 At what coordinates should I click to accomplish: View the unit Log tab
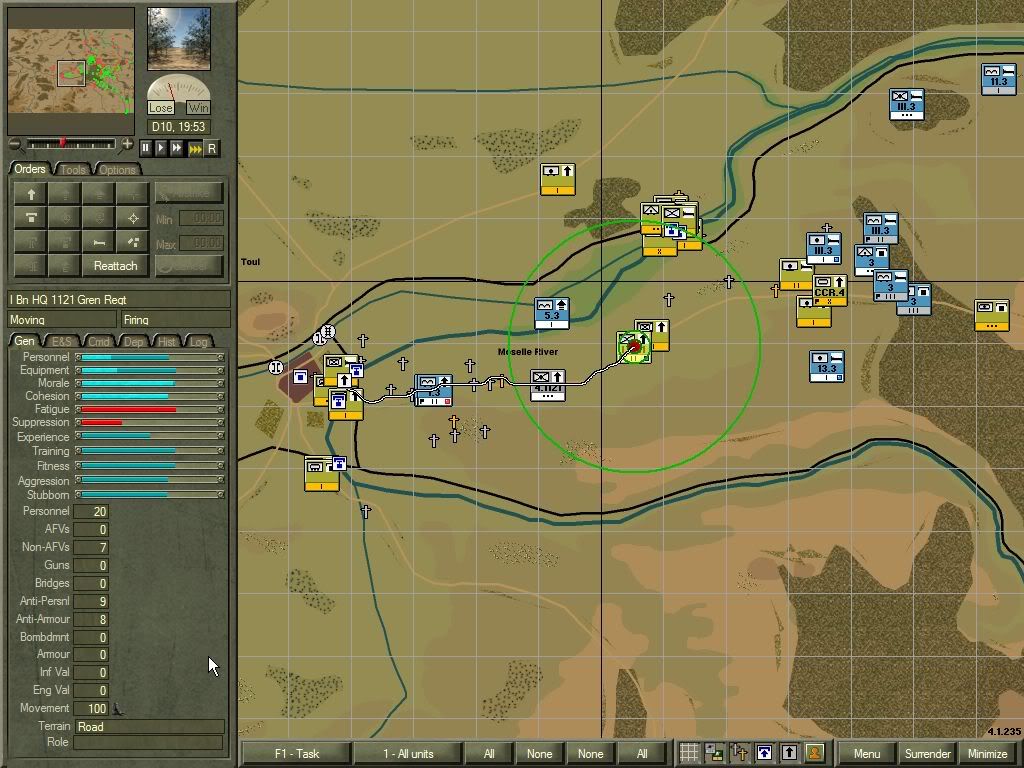[x=199, y=342]
